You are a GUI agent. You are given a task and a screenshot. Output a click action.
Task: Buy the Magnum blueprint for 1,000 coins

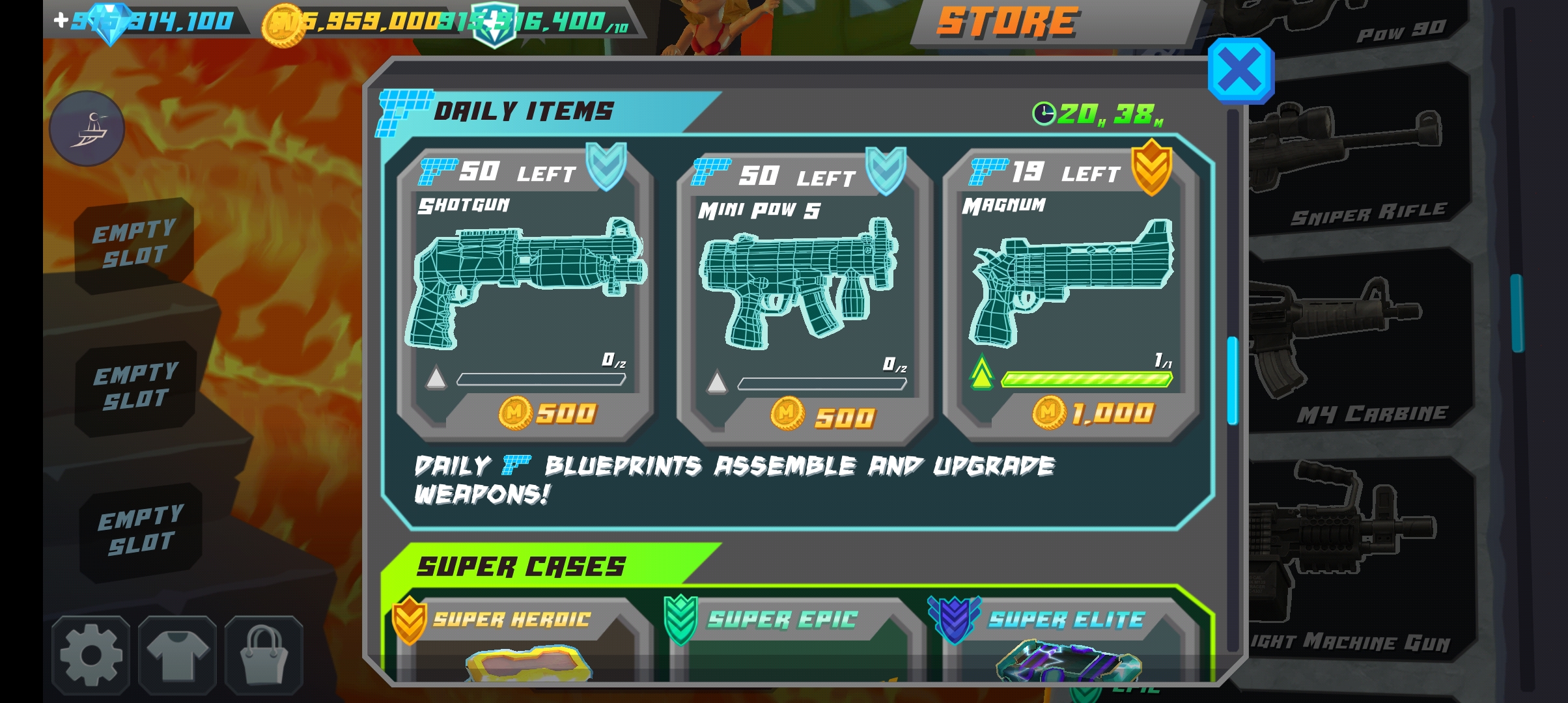coord(1094,413)
